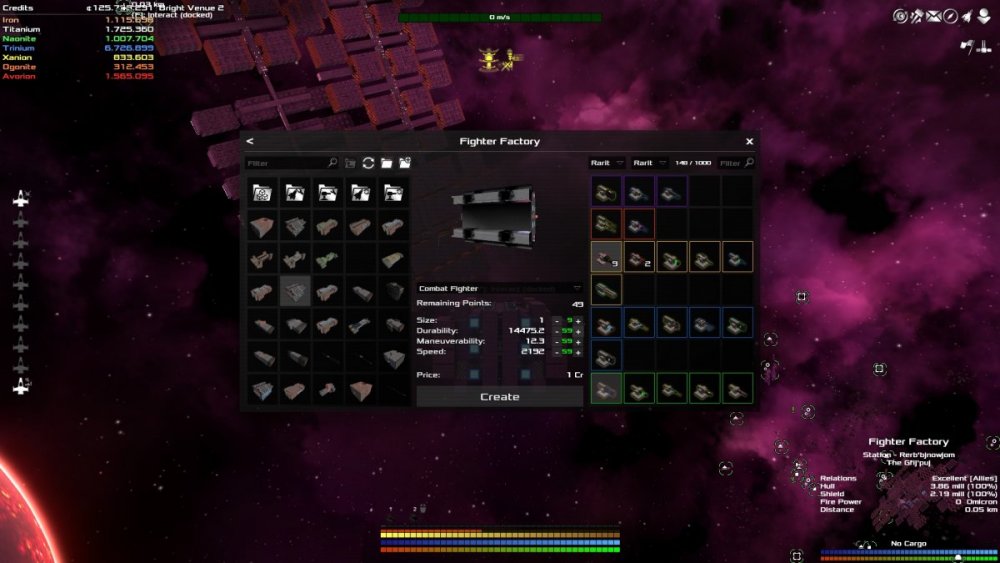The height and width of the screenshot is (563, 1000).
Task: Increase the Maneuverability stat with plus
Action: click(578, 341)
